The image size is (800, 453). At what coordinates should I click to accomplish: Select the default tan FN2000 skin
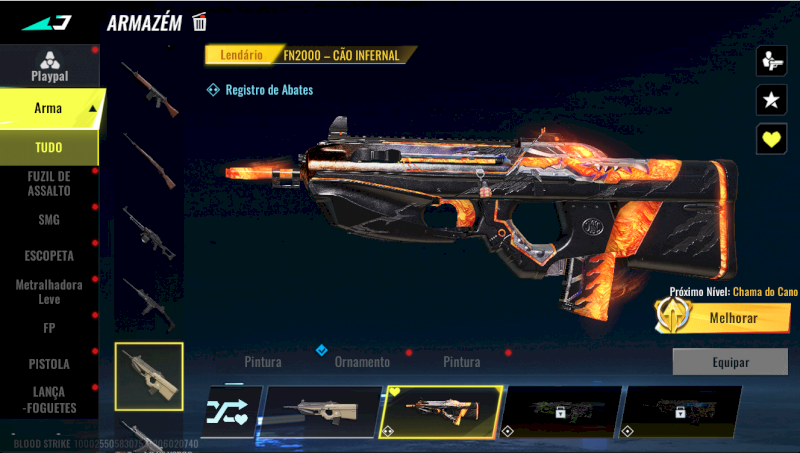[x=322, y=412]
